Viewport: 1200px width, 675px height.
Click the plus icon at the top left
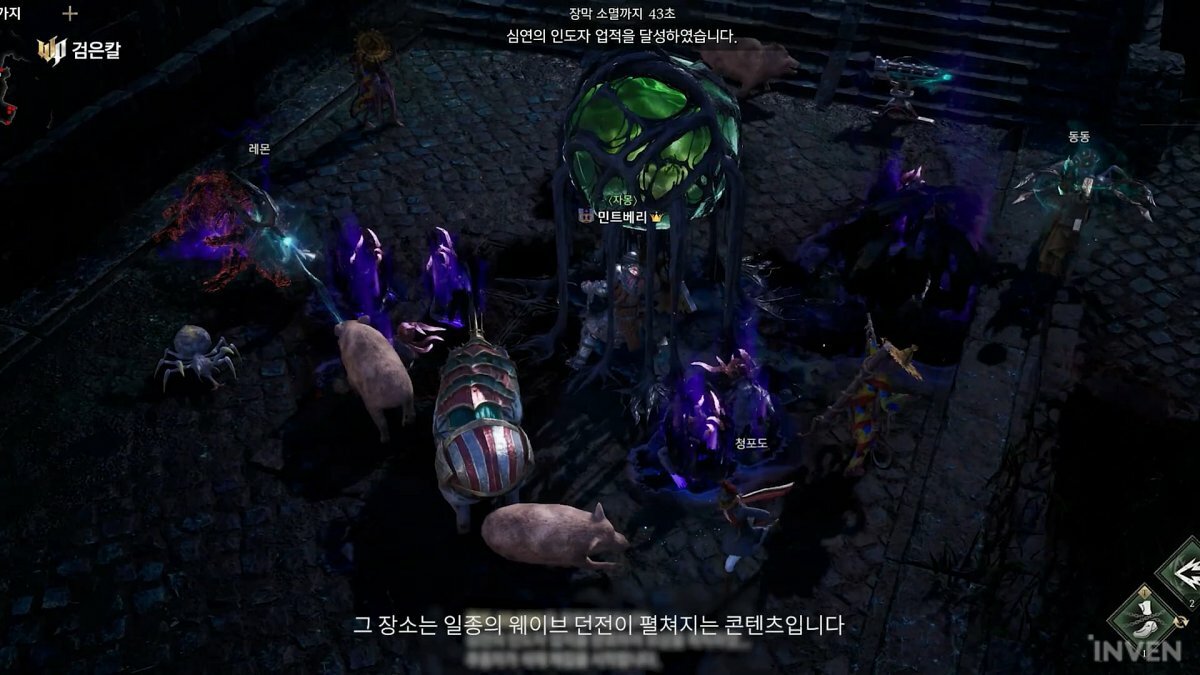pyautogui.click(x=70, y=13)
